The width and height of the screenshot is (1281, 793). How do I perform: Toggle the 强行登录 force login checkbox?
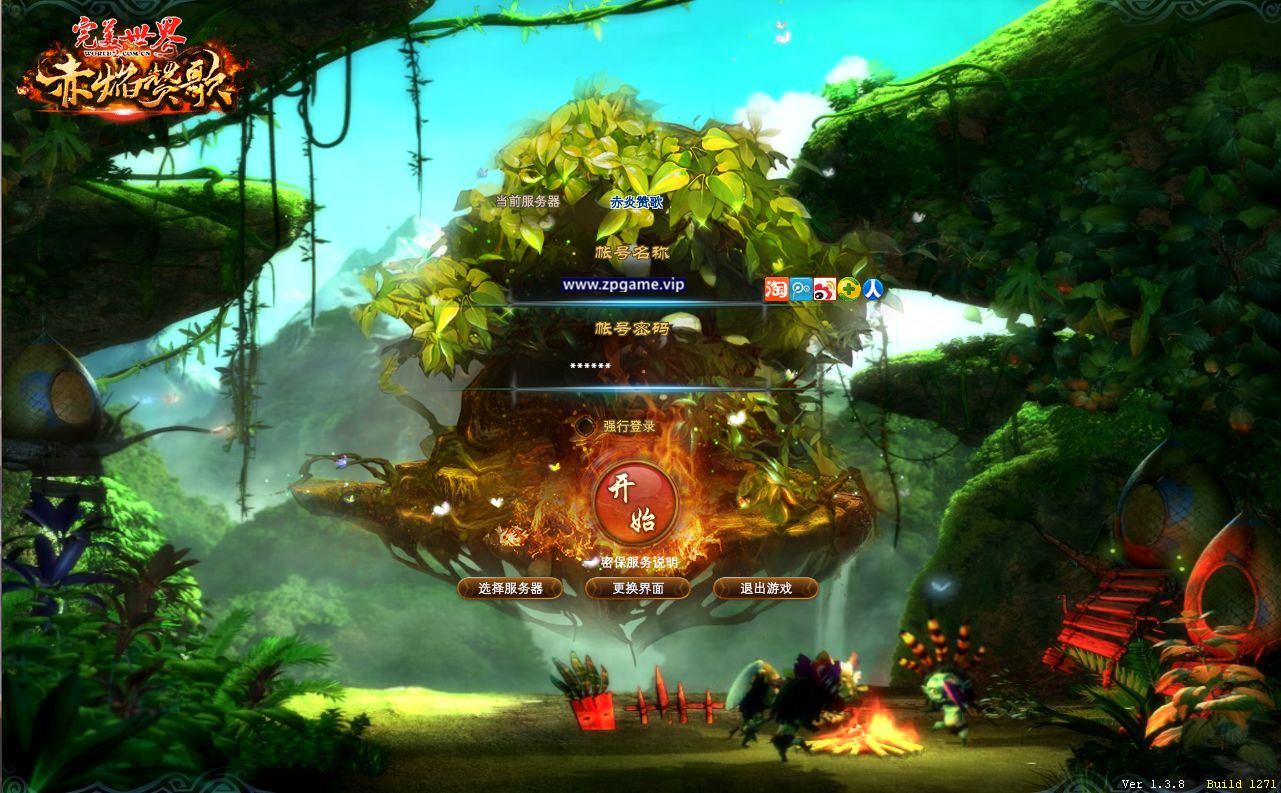tap(585, 426)
